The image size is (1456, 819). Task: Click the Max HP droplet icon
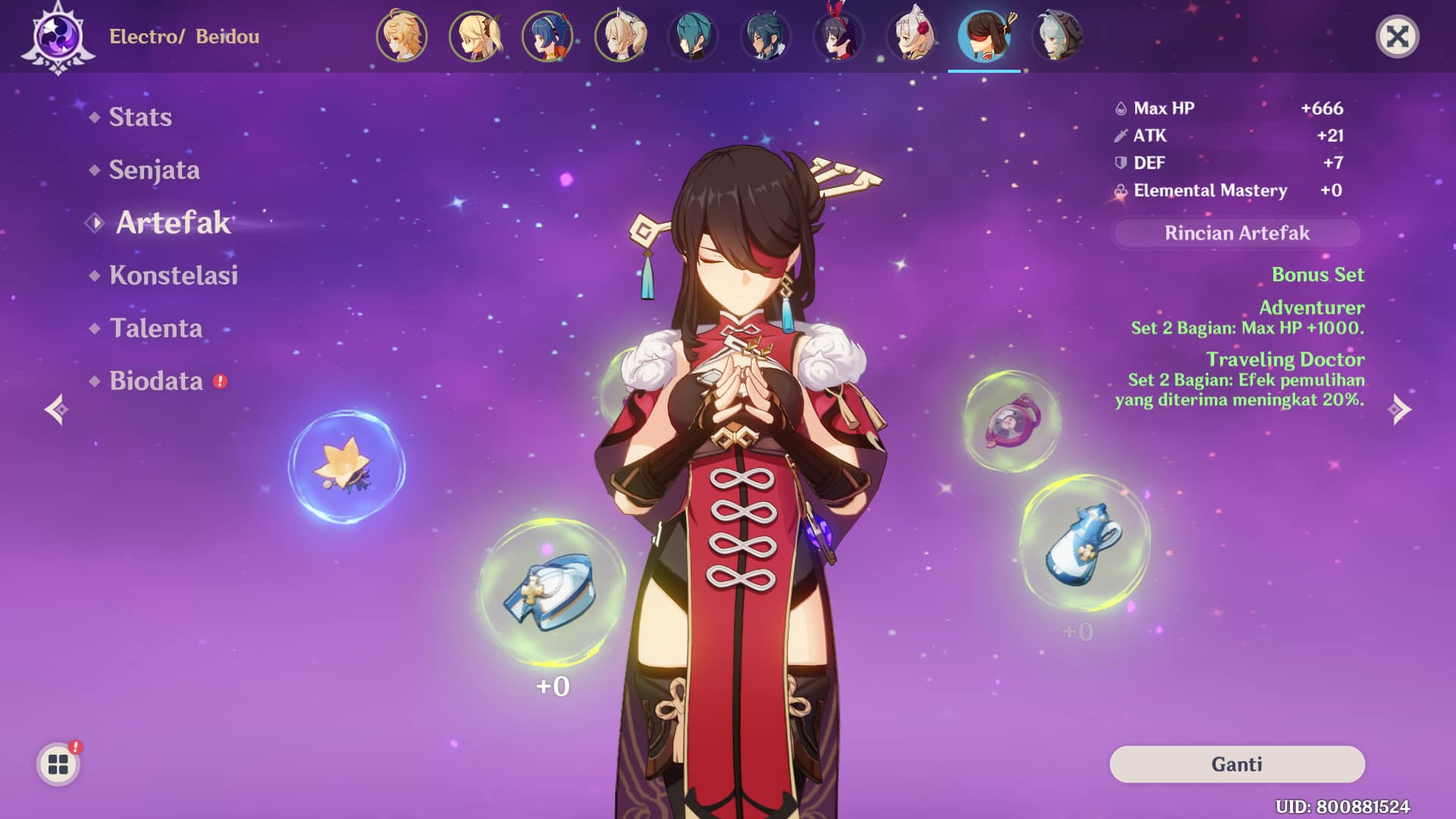pos(1120,108)
